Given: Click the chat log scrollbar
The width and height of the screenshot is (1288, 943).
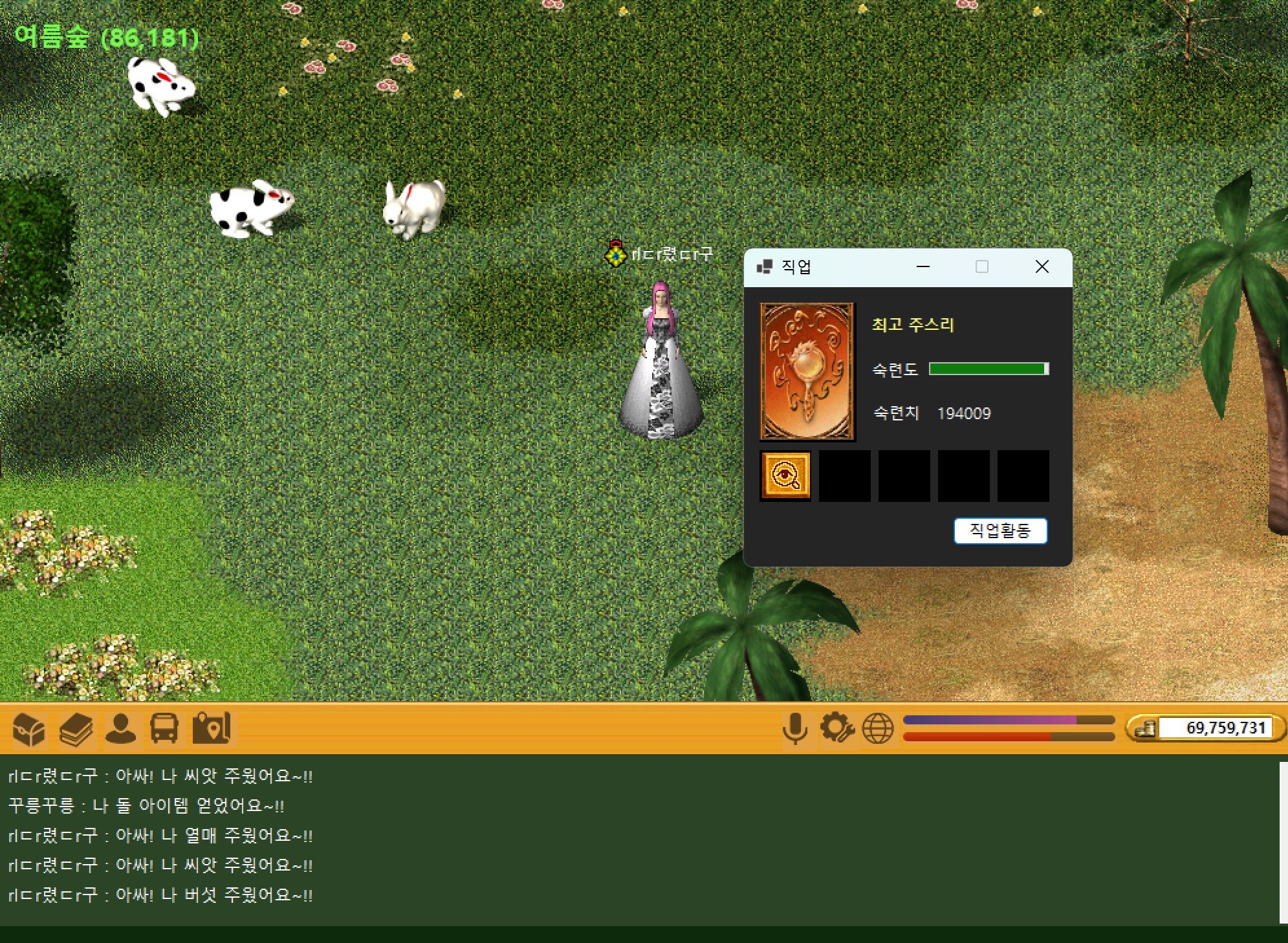Looking at the screenshot, I should (1283, 841).
